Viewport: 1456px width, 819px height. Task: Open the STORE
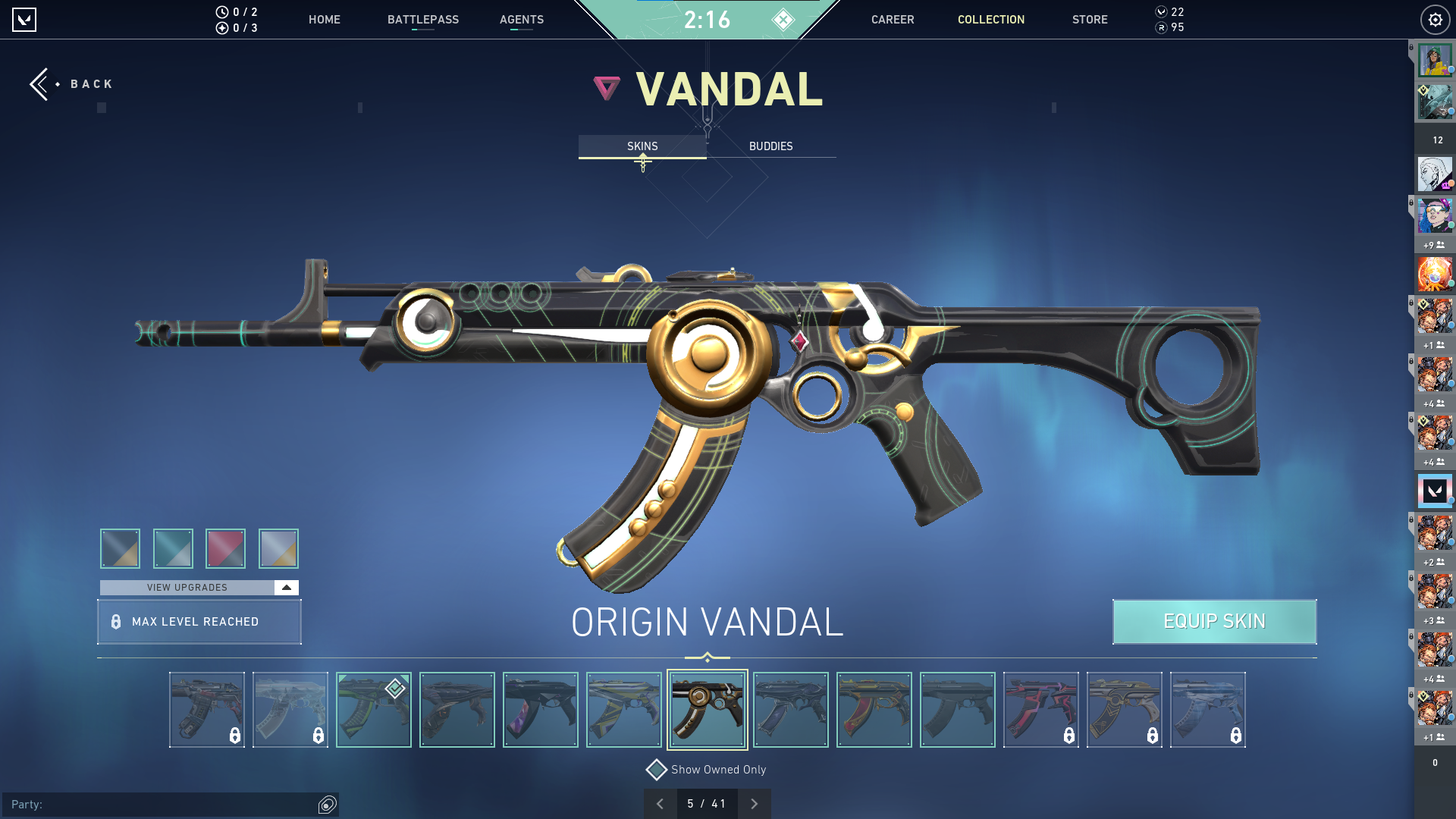tap(1089, 20)
